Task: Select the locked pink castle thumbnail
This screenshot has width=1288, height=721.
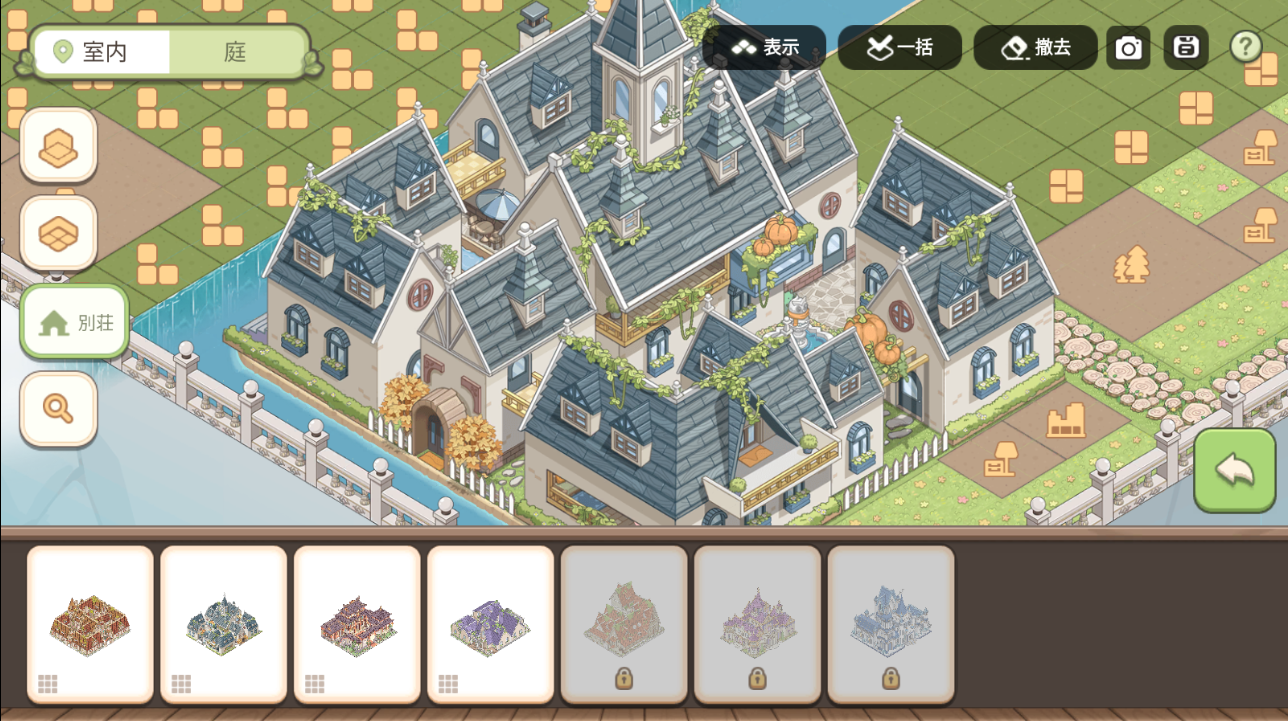Action: coord(758,624)
